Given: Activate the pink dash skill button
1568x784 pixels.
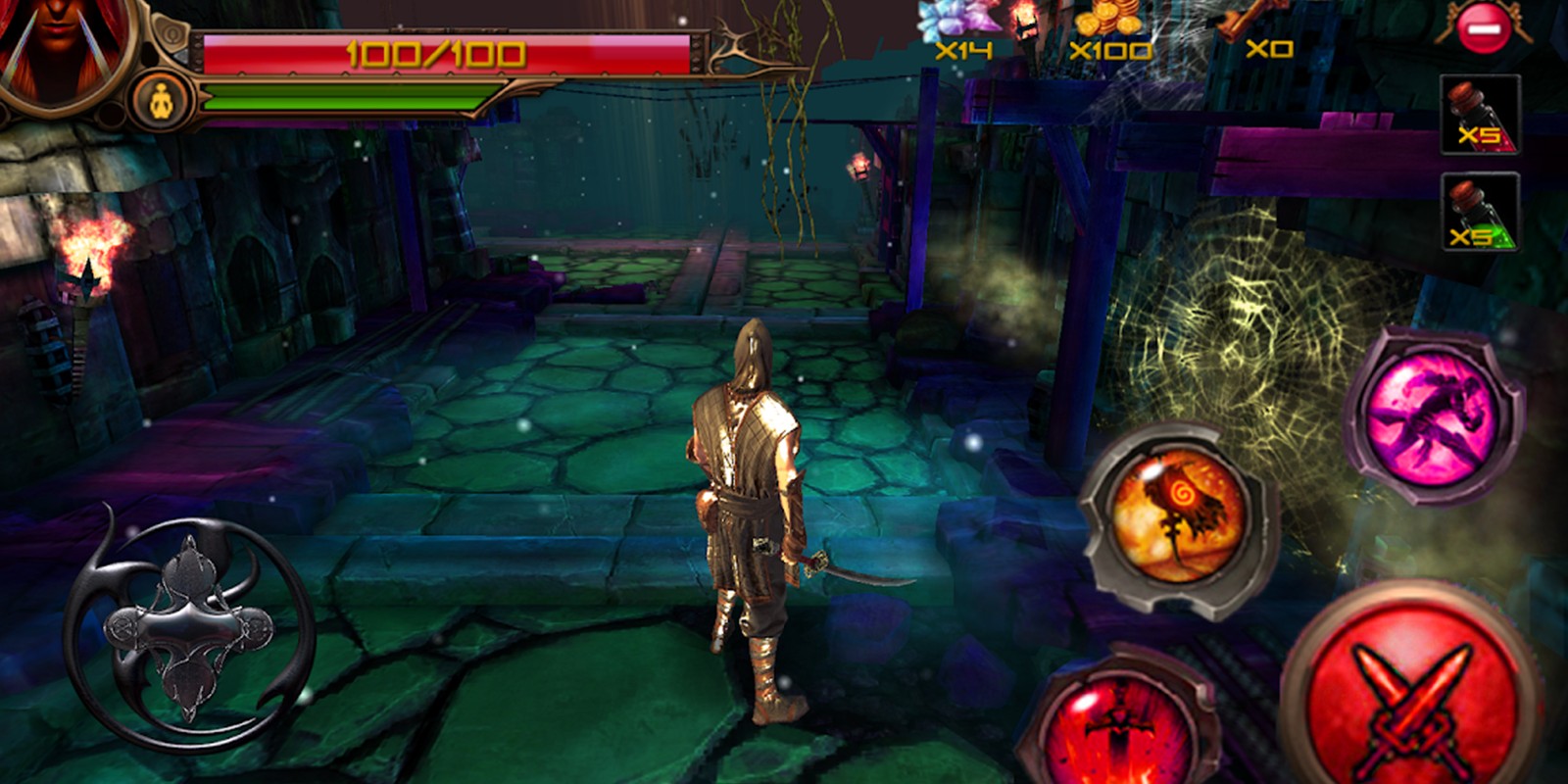Looking at the screenshot, I should pos(1433,416).
